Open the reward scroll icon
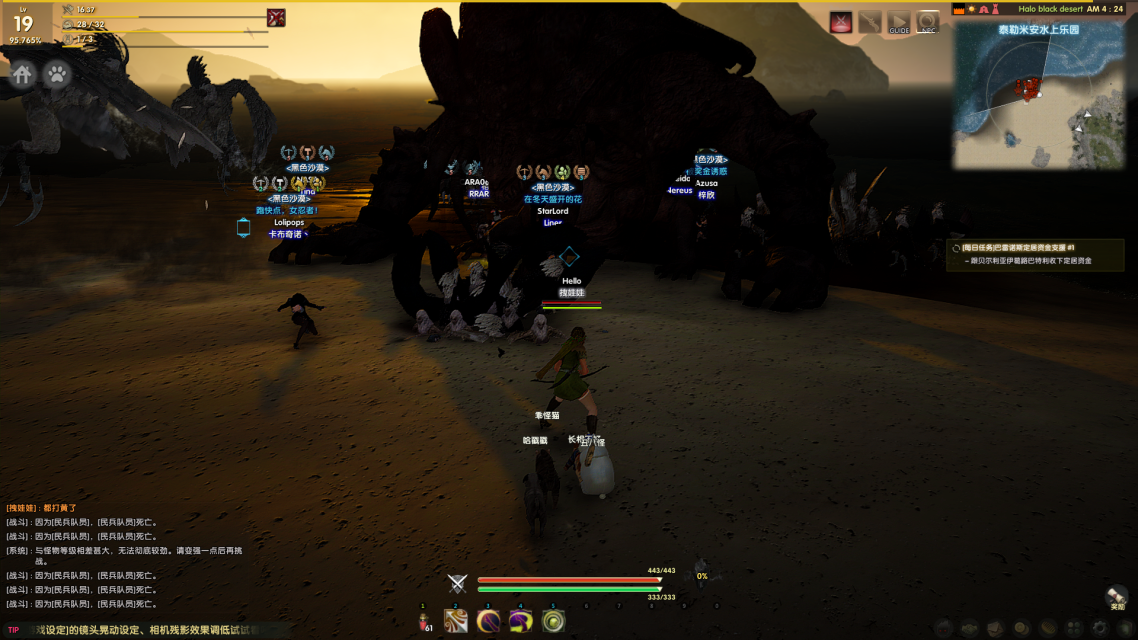1138x640 pixels. 1116,596
